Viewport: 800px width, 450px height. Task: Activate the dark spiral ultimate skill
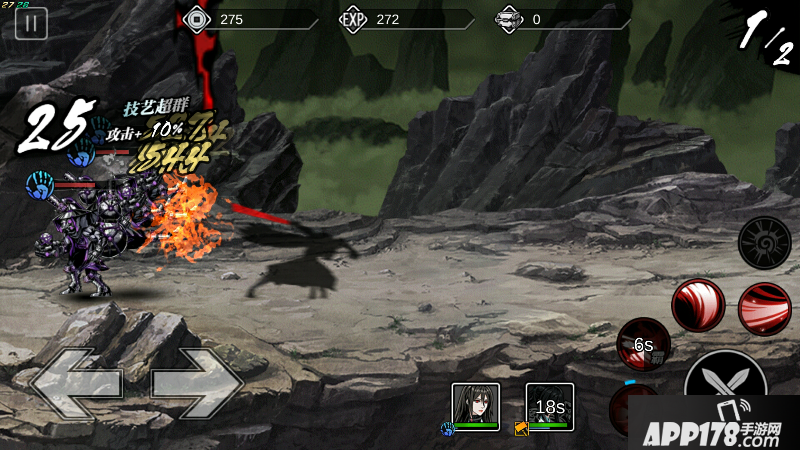click(x=765, y=242)
